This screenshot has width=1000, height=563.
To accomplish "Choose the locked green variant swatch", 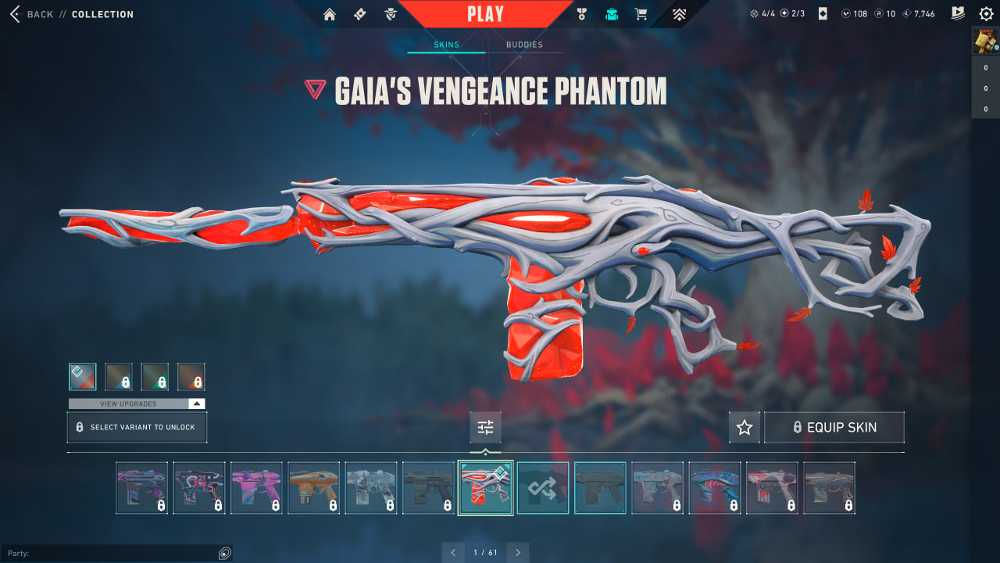I will coord(155,376).
